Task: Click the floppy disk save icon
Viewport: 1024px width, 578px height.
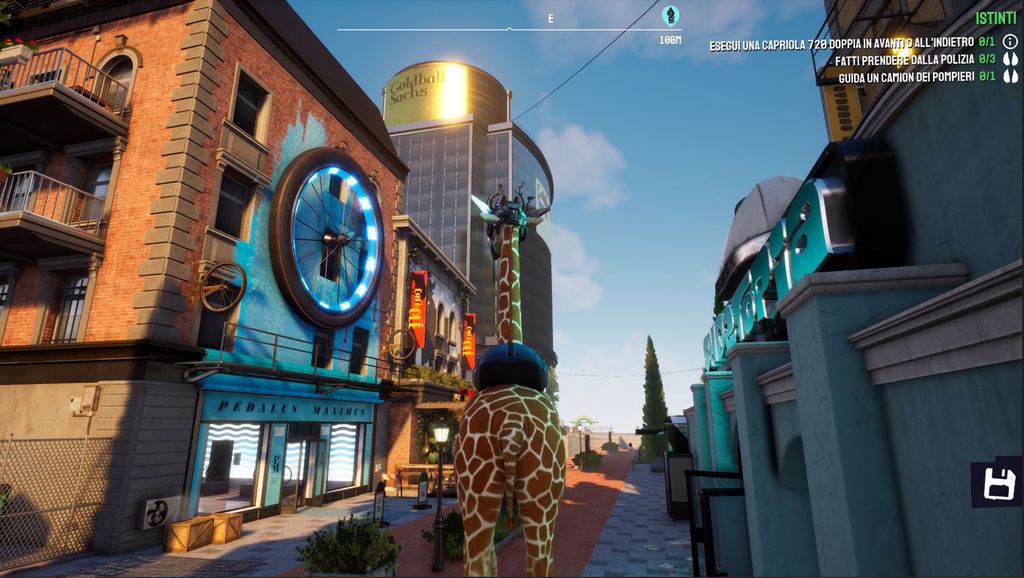Action: [999, 483]
